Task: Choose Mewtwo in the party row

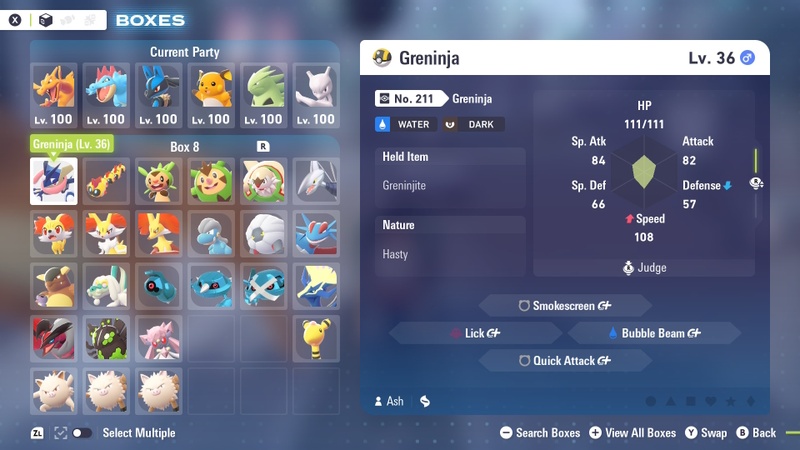Action: (318, 95)
